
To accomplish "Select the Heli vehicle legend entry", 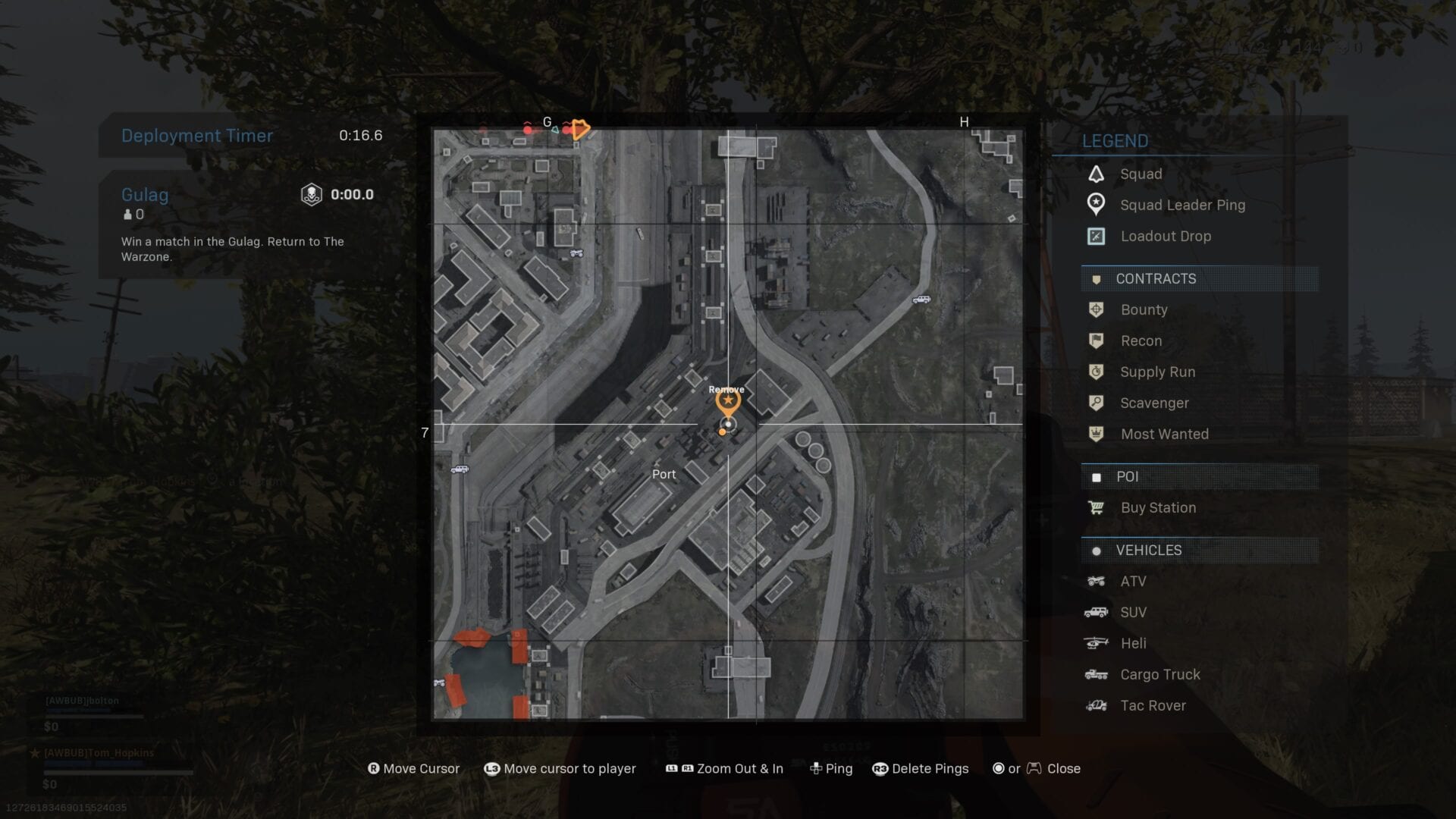I will click(x=1133, y=643).
